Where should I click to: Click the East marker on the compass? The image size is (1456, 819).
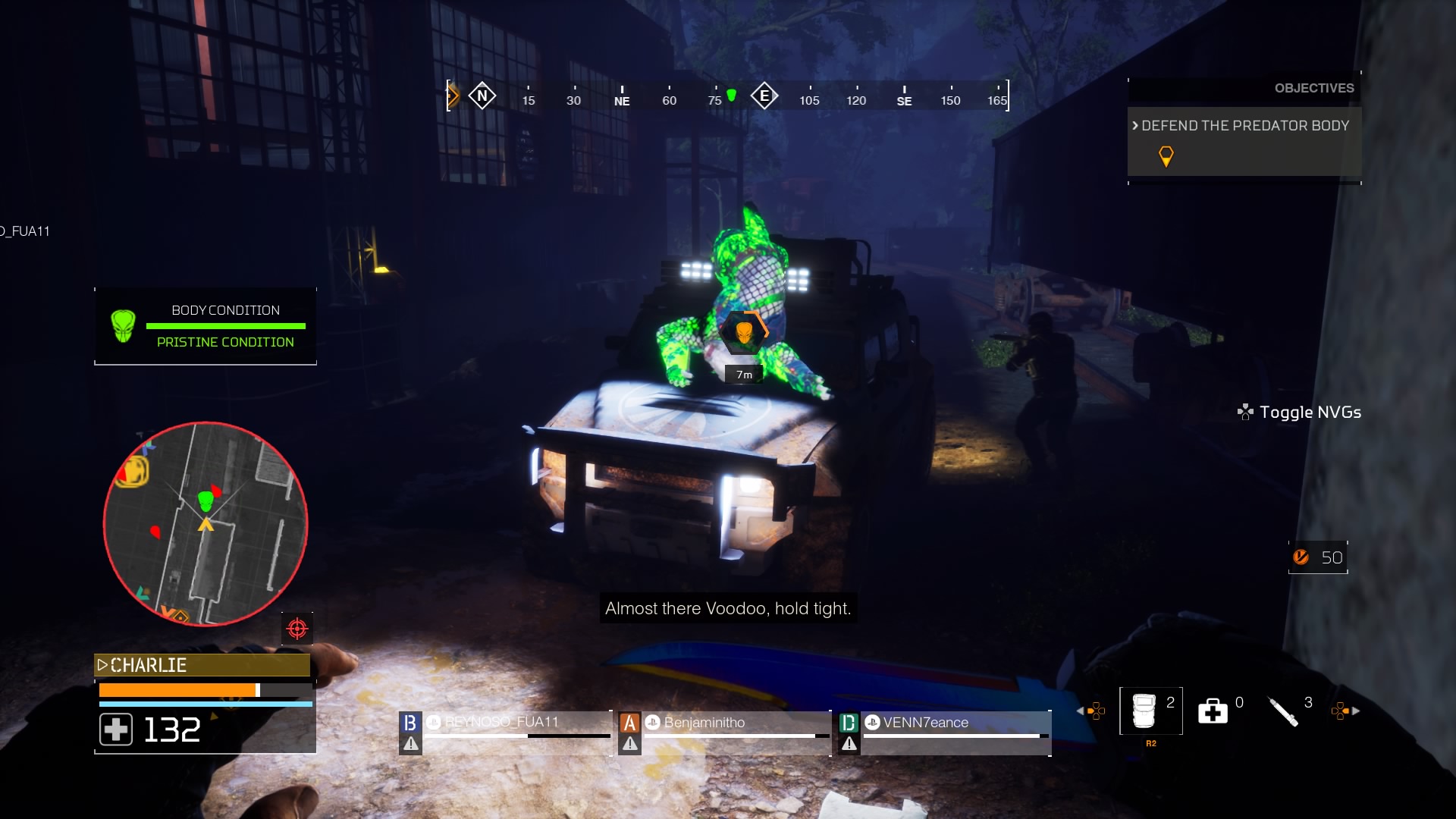(x=764, y=96)
